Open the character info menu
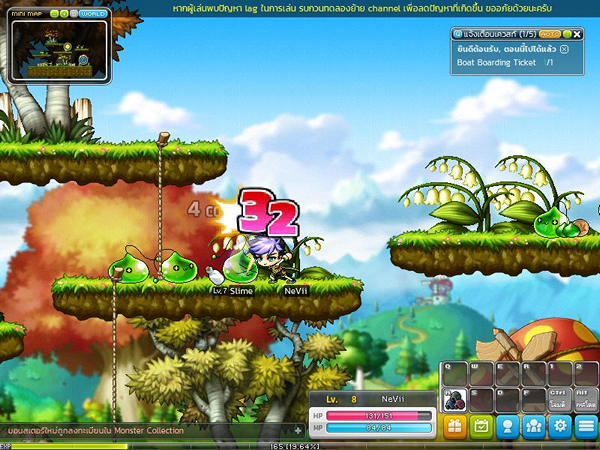This screenshot has height=450, width=600. point(508,426)
